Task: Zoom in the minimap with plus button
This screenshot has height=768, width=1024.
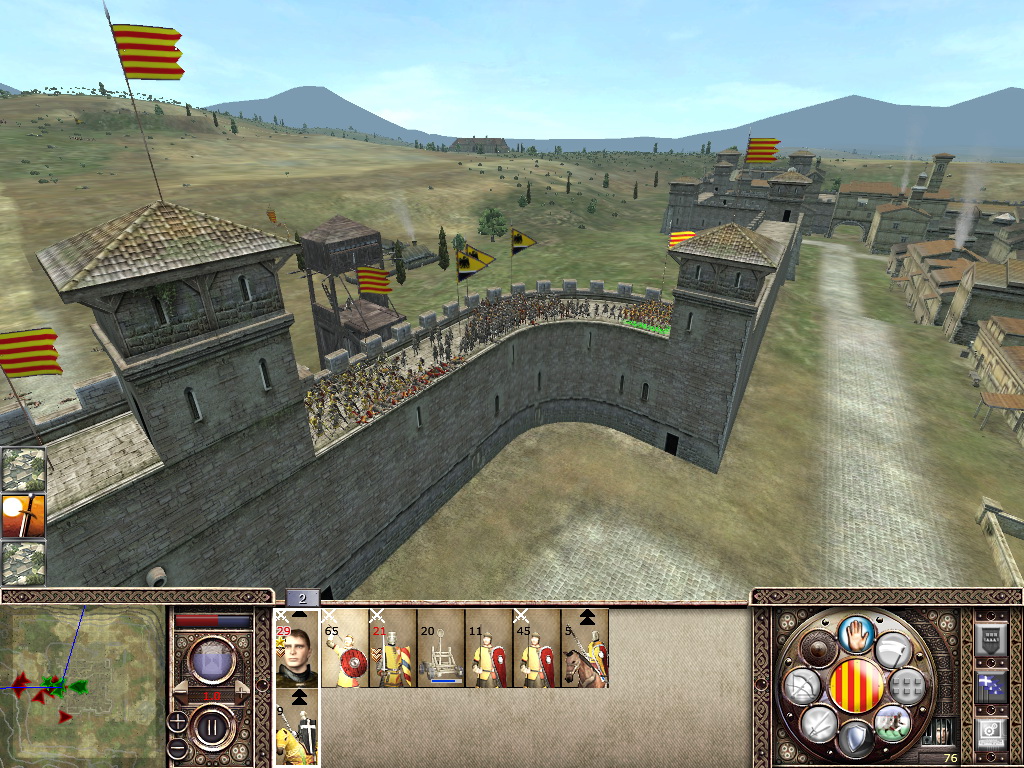Action: coord(176,720)
